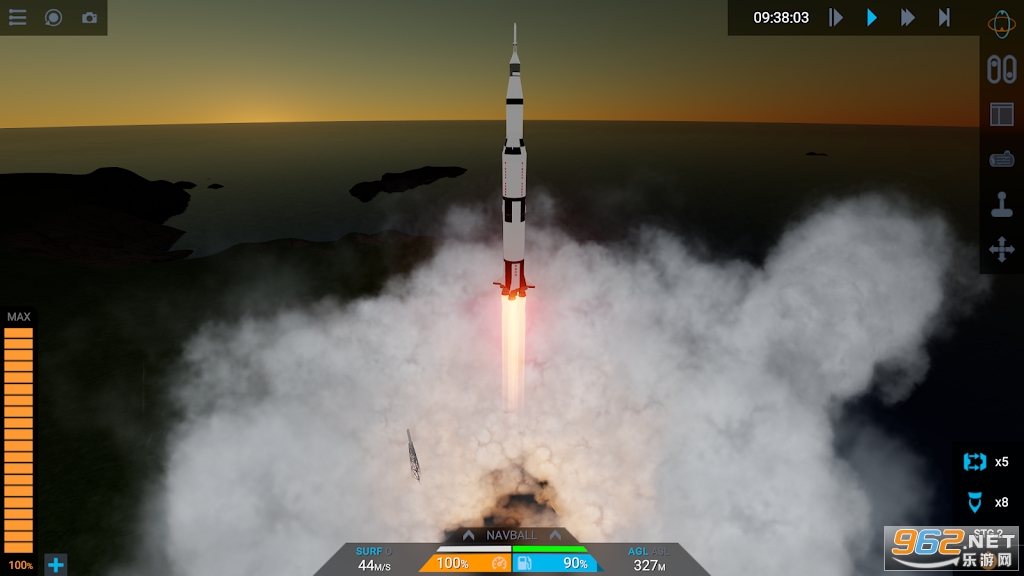
Task: Click the slow-motion time button
Action: point(836,17)
